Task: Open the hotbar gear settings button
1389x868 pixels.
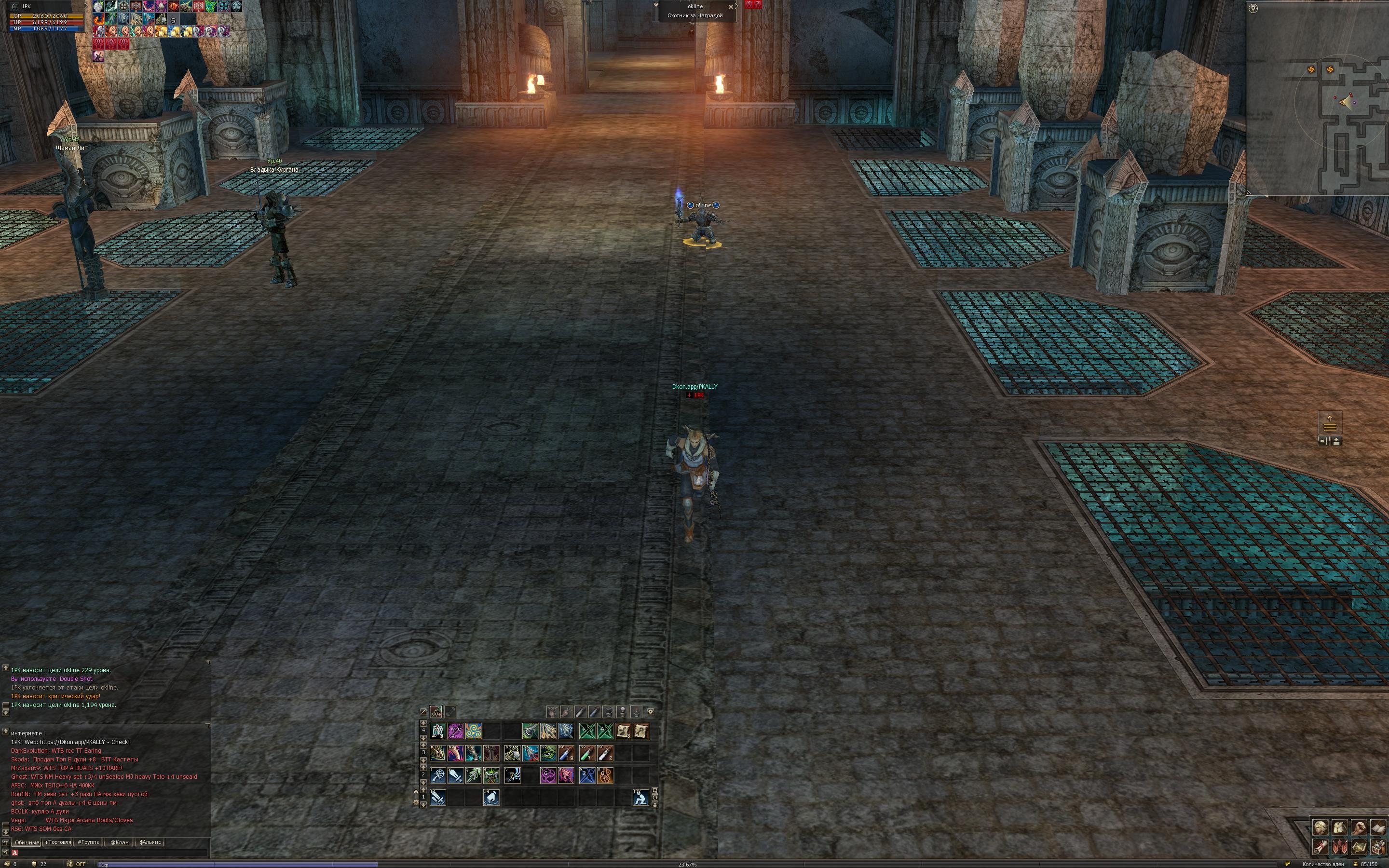Action: [x=650, y=712]
